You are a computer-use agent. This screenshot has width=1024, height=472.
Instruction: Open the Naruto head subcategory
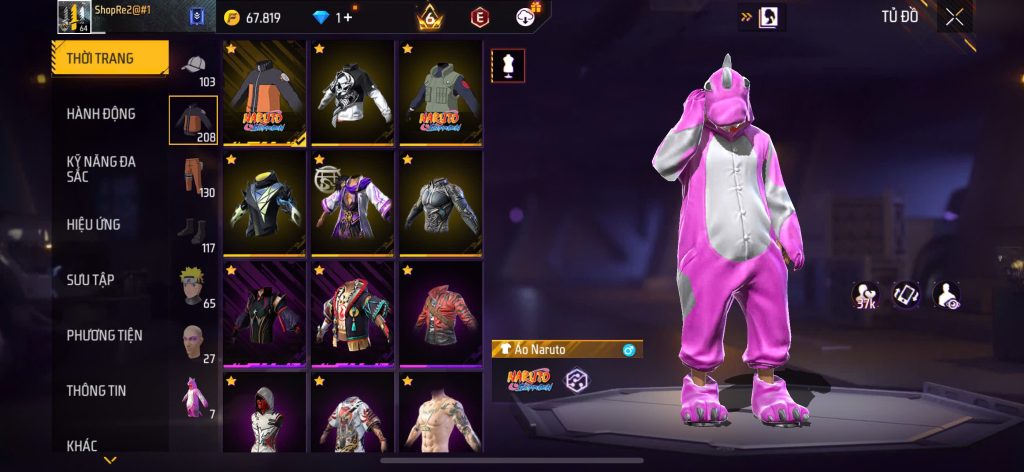click(x=193, y=286)
